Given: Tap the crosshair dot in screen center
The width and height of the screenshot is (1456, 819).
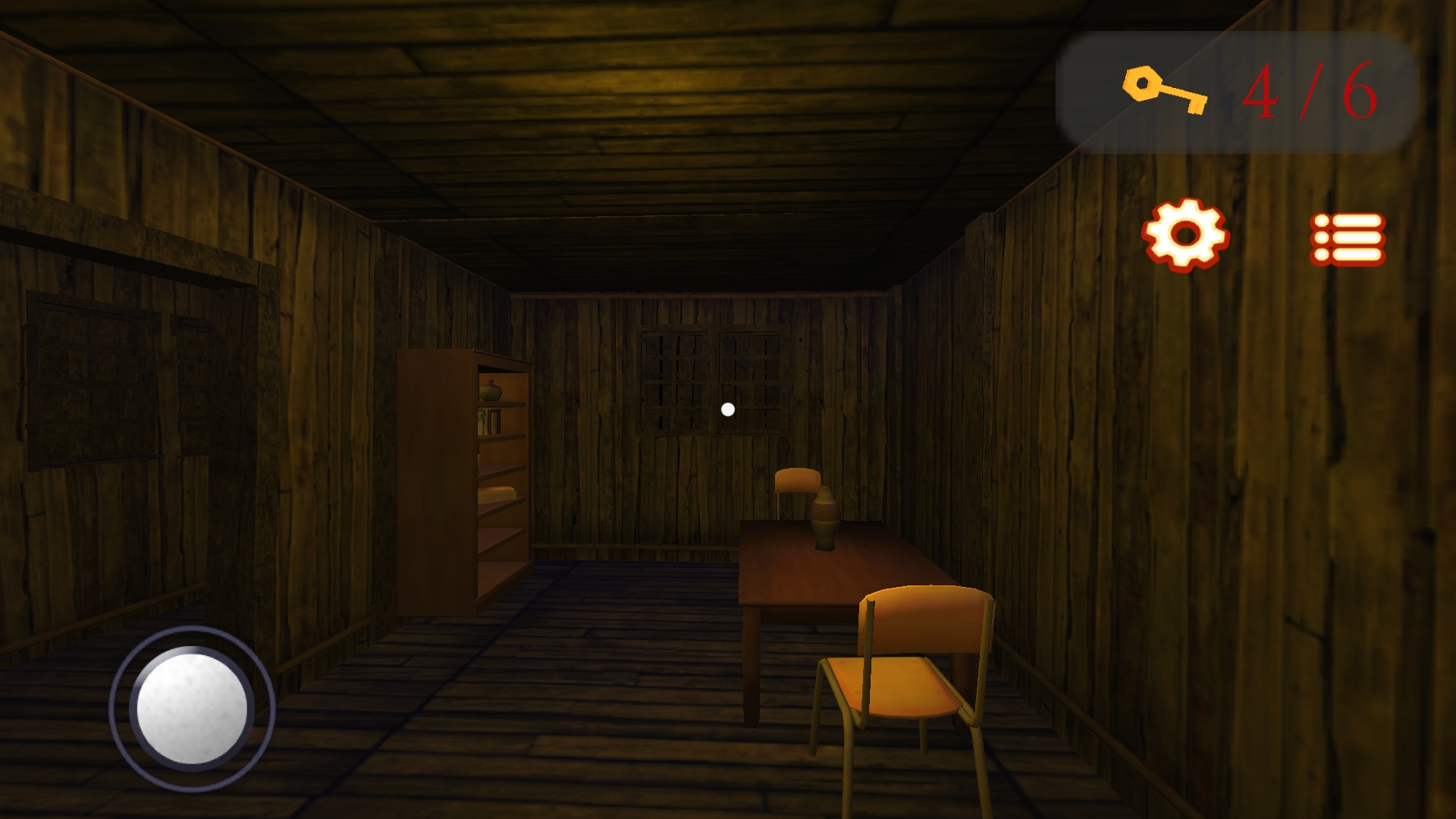Looking at the screenshot, I should [728, 409].
